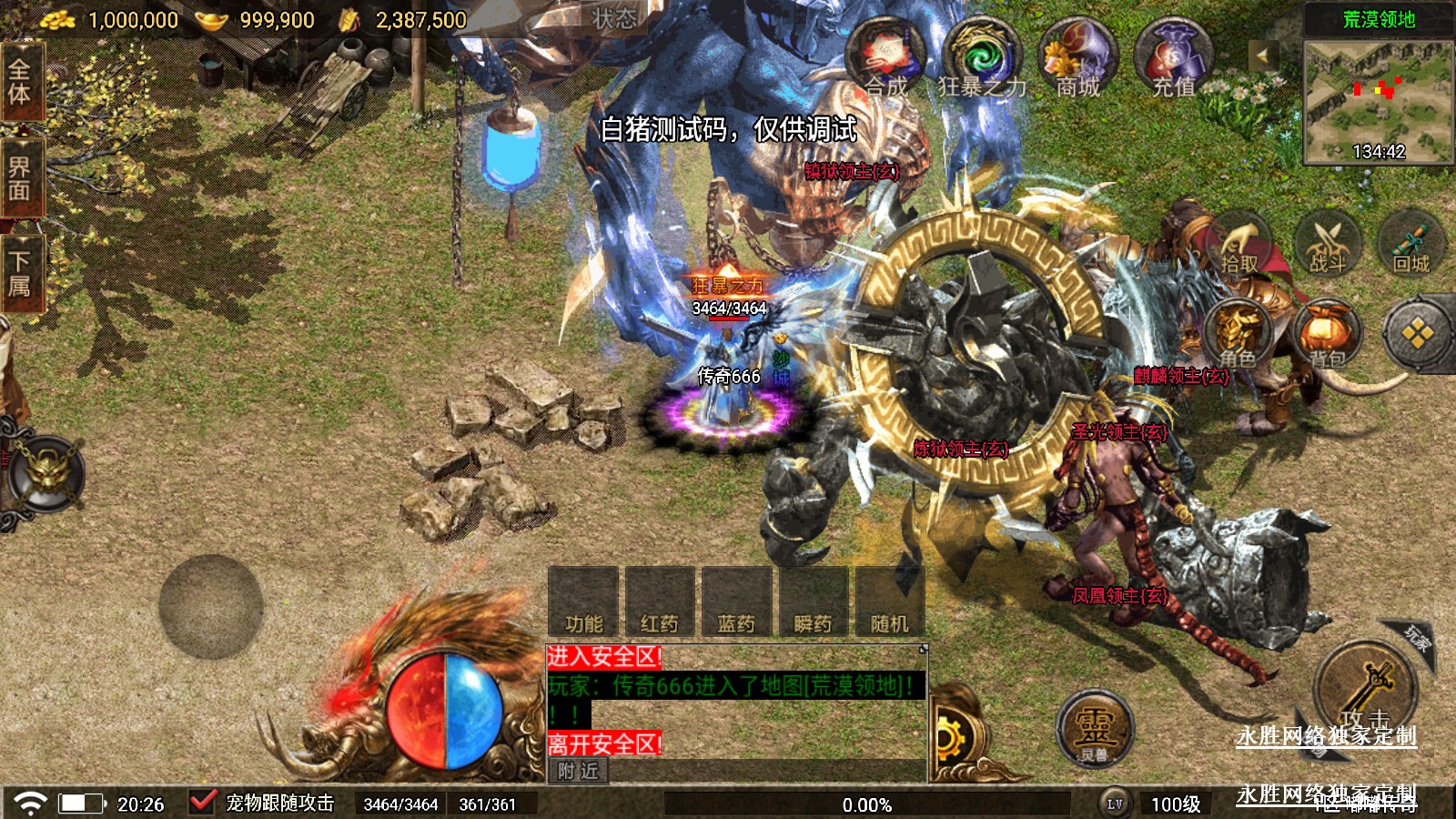Open the 背包 backpack
The height and width of the screenshot is (819, 1456).
pos(1327,335)
